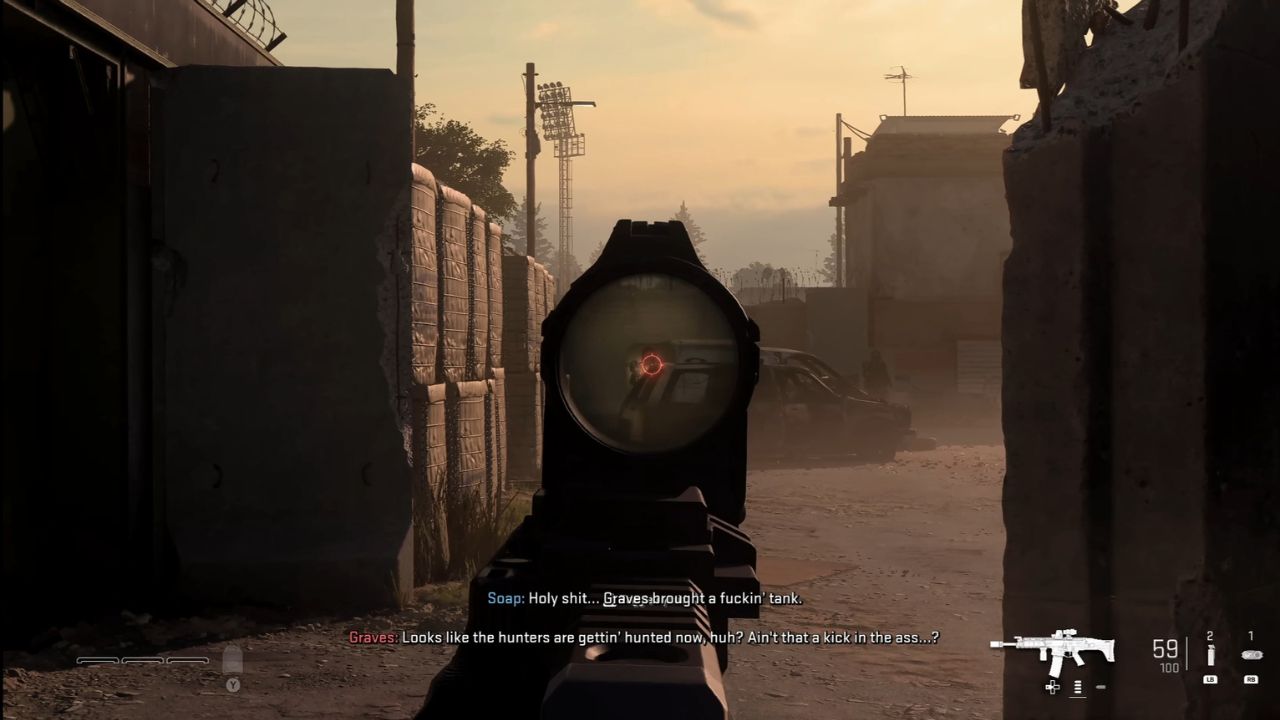
Task: Click the d-pad weapon swap icon
Action: point(1052,687)
